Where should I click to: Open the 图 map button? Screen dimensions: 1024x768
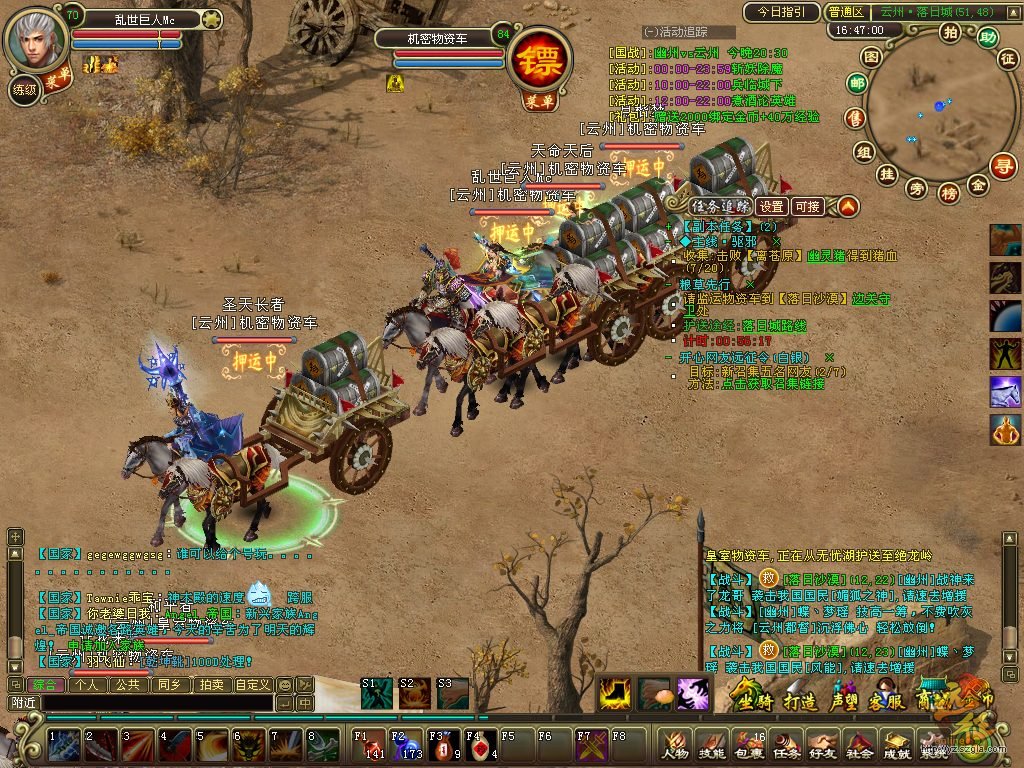coord(872,57)
